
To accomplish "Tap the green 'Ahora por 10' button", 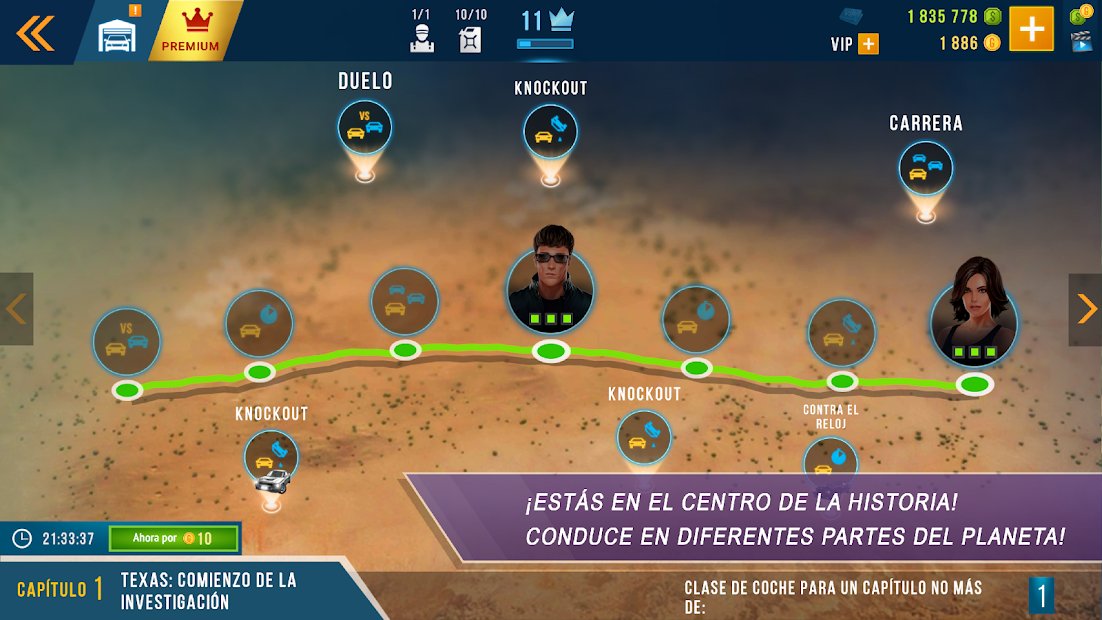I will pyautogui.click(x=174, y=539).
